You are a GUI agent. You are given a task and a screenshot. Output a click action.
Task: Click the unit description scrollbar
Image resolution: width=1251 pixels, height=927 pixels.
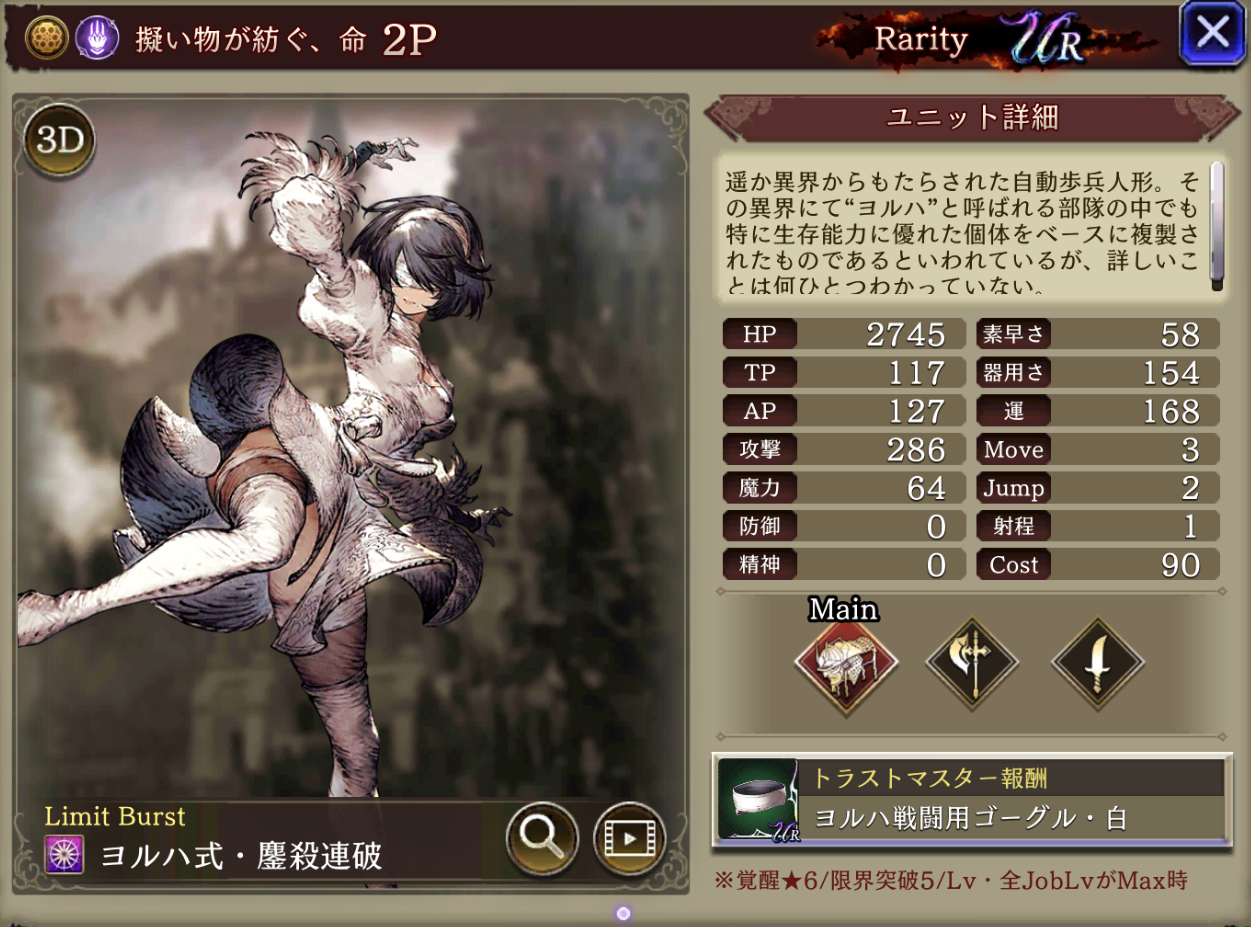tap(1216, 225)
